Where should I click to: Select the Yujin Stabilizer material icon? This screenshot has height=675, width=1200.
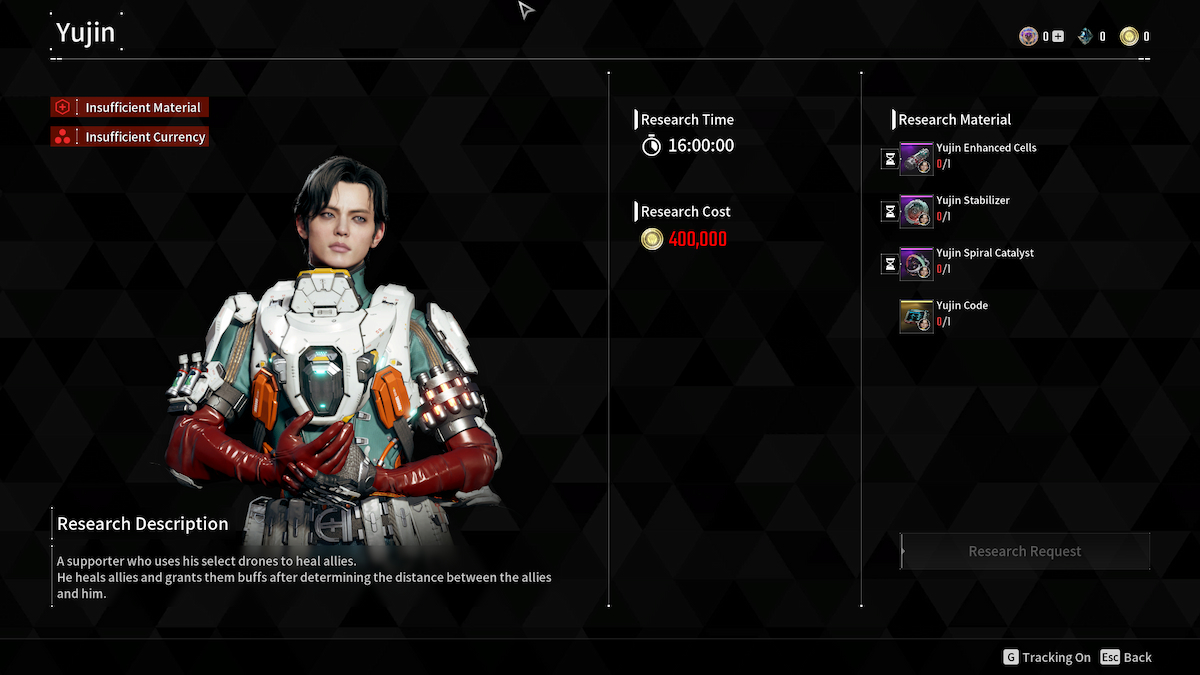click(916, 211)
